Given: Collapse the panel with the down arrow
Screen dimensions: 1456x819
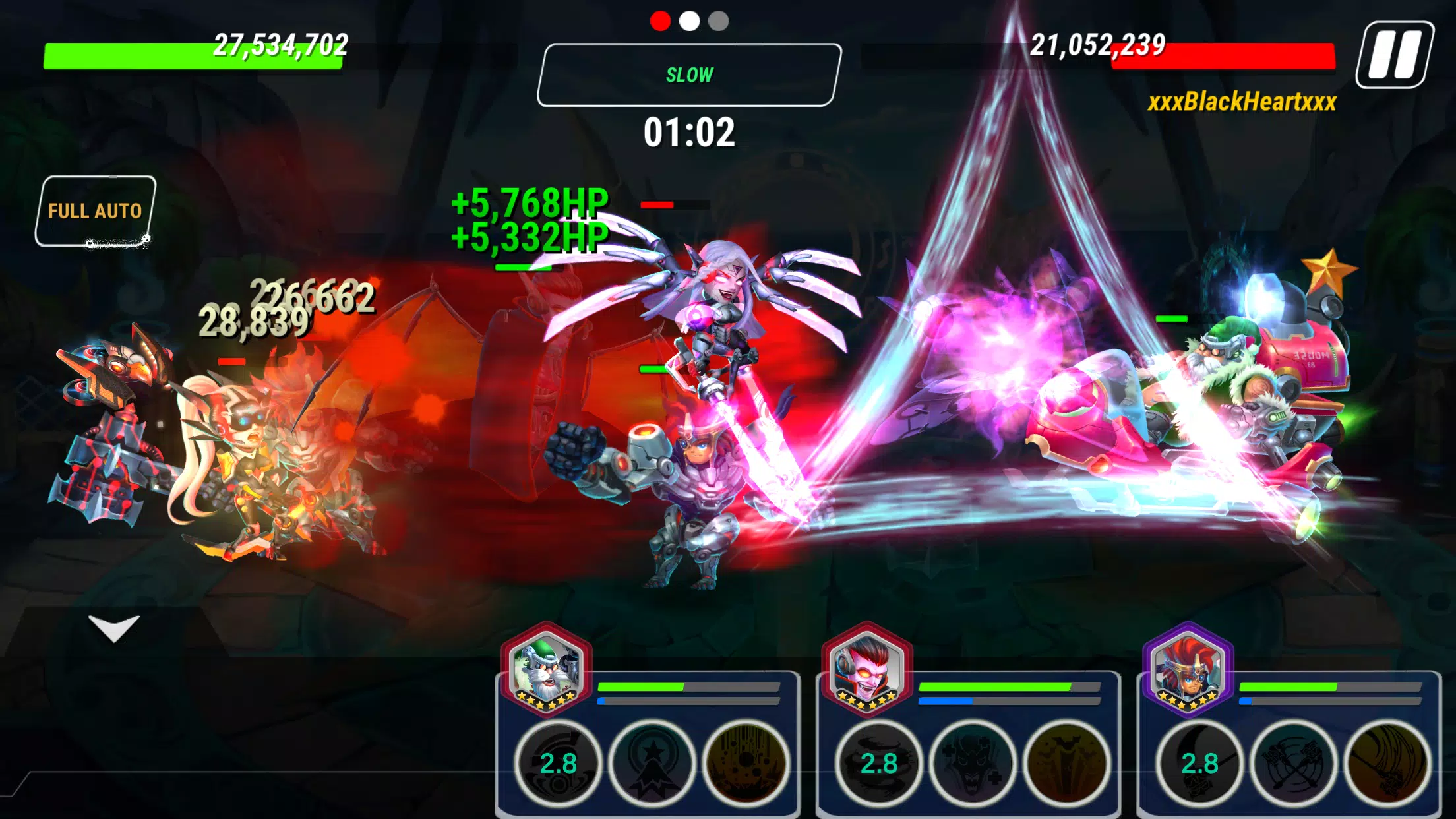Looking at the screenshot, I should pos(114,627).
